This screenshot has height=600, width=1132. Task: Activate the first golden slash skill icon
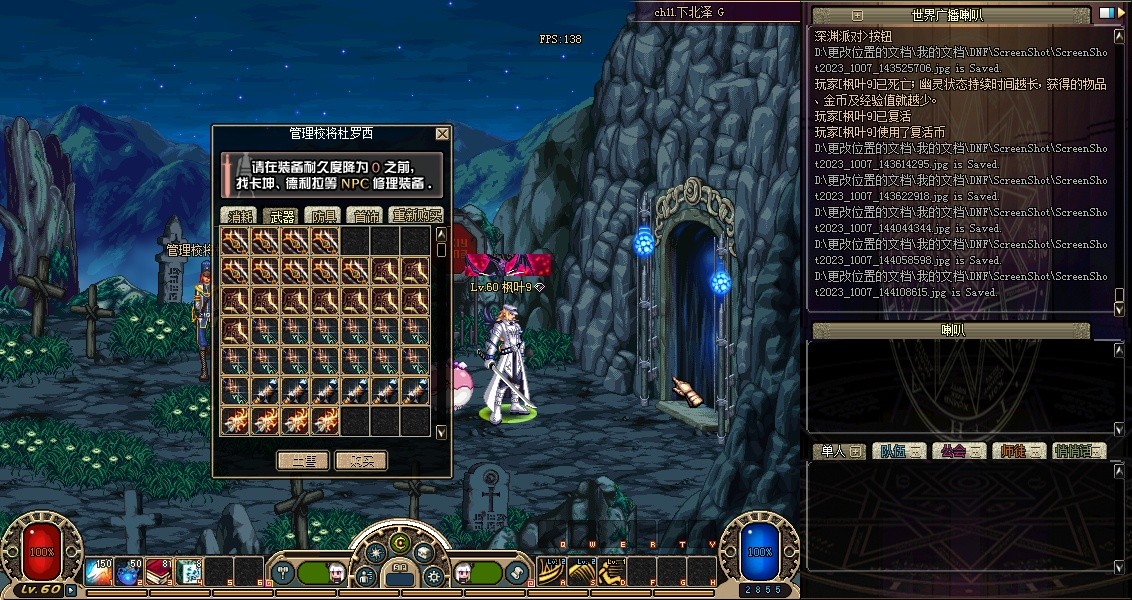[551, 571]
